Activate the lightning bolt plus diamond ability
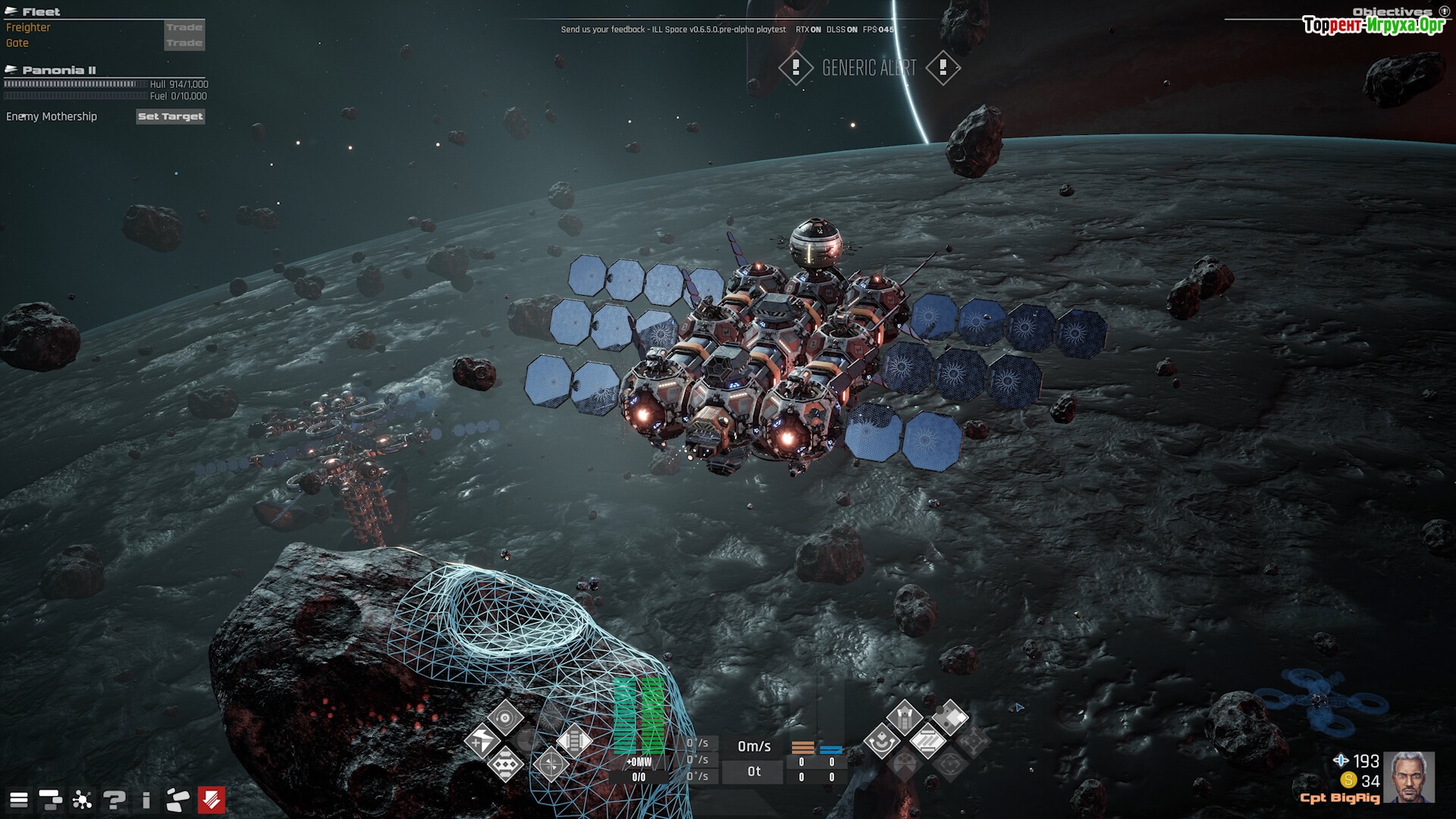The height and width of the screenshot is (819, 1456). [x=482, y=741]
